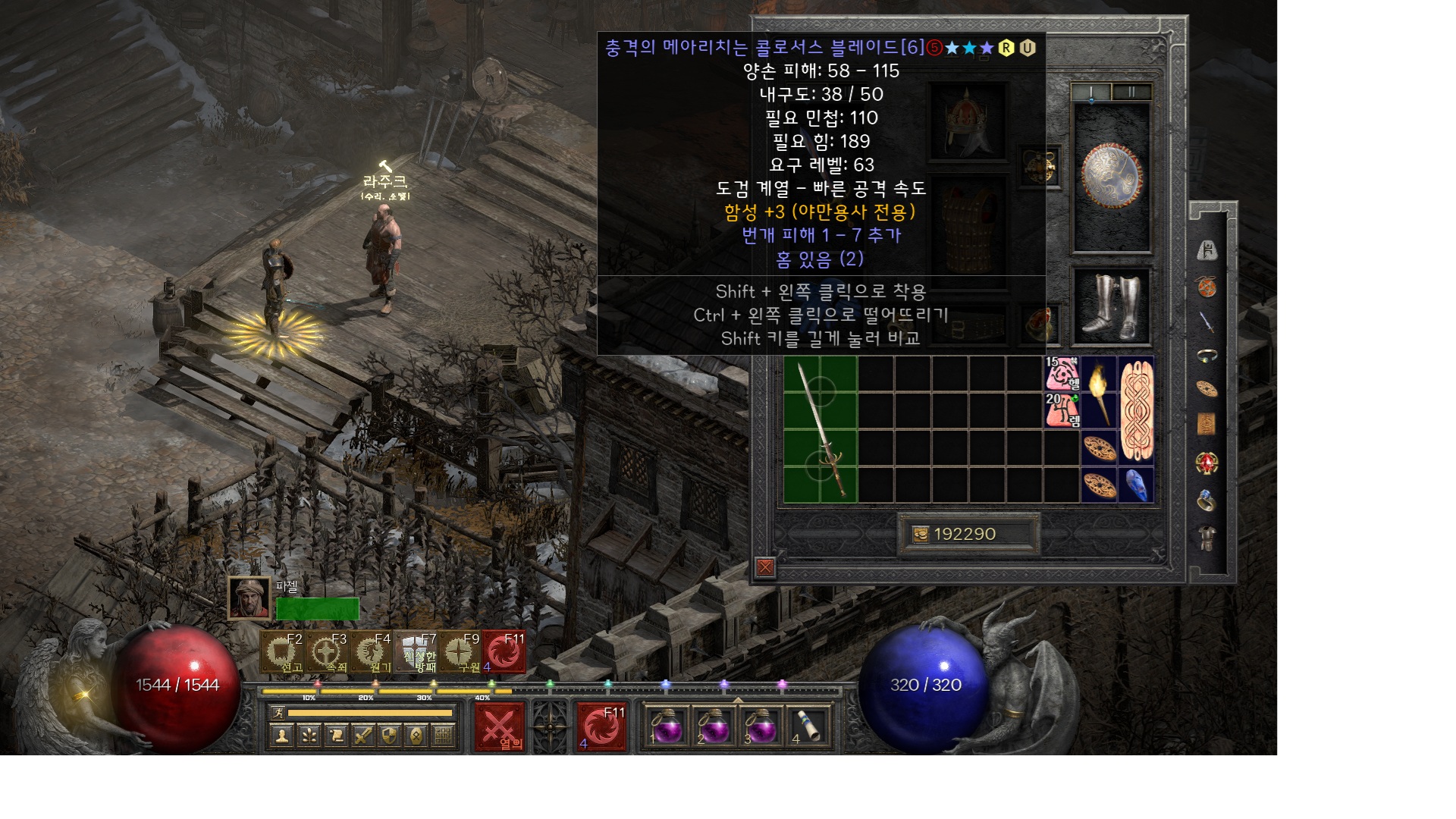Close the inventory panel with the red X
This screenshot has height=819, width=1456.
765,567
